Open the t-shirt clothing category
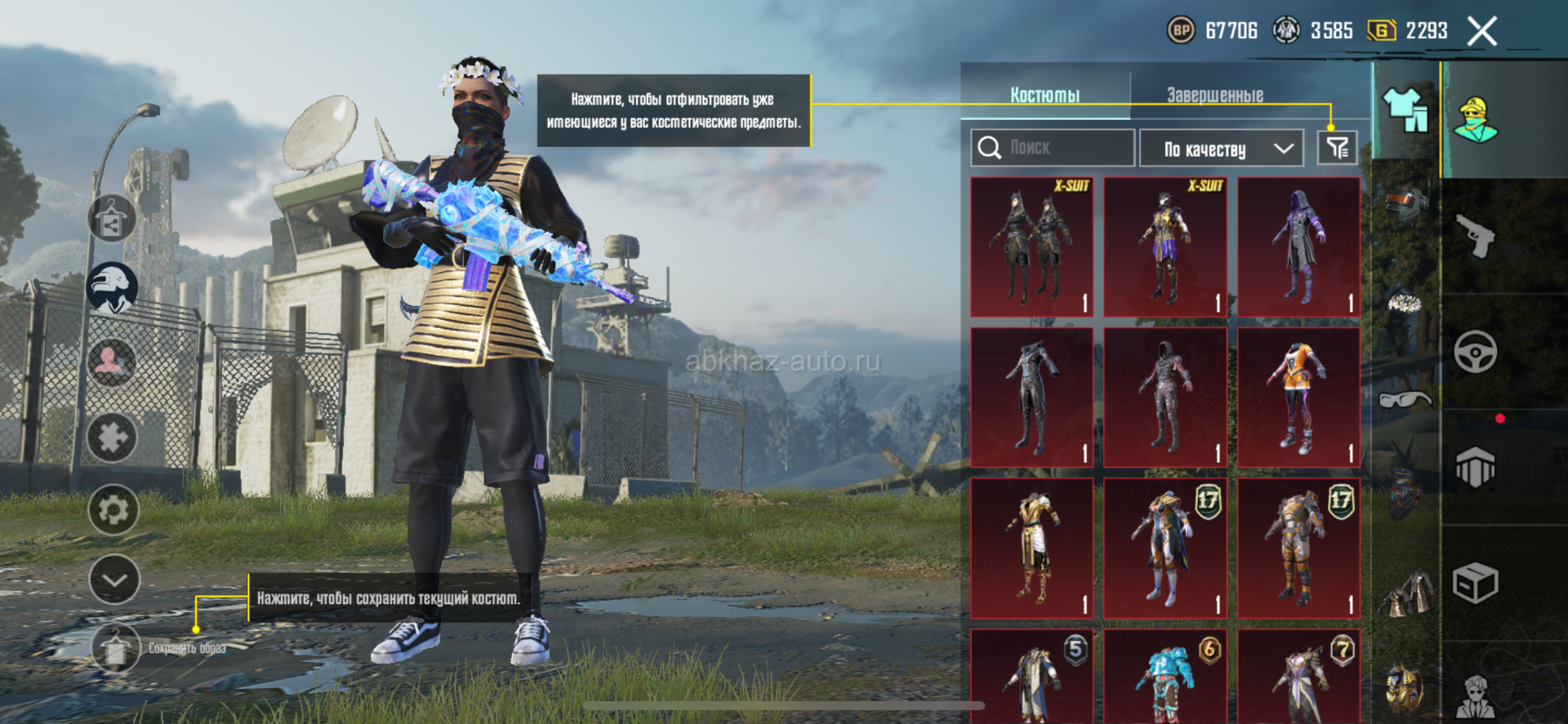 tap(1405, 110)
